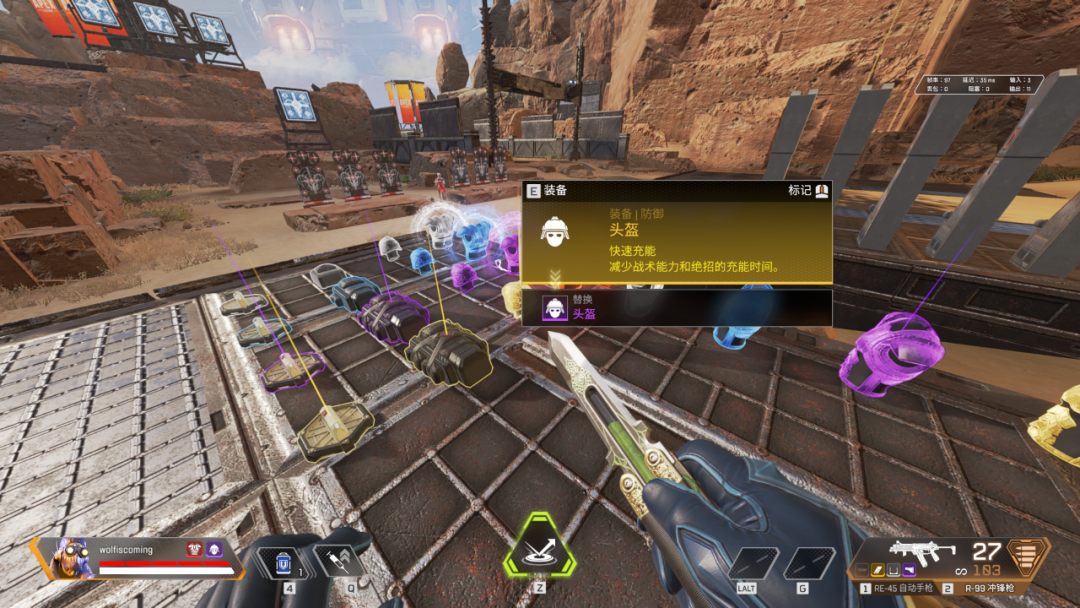Image resolution: width=1080 pixels, height=608 pixels.
Task: Activate the Stim syringe tactical ability
Action: point(336,562)
